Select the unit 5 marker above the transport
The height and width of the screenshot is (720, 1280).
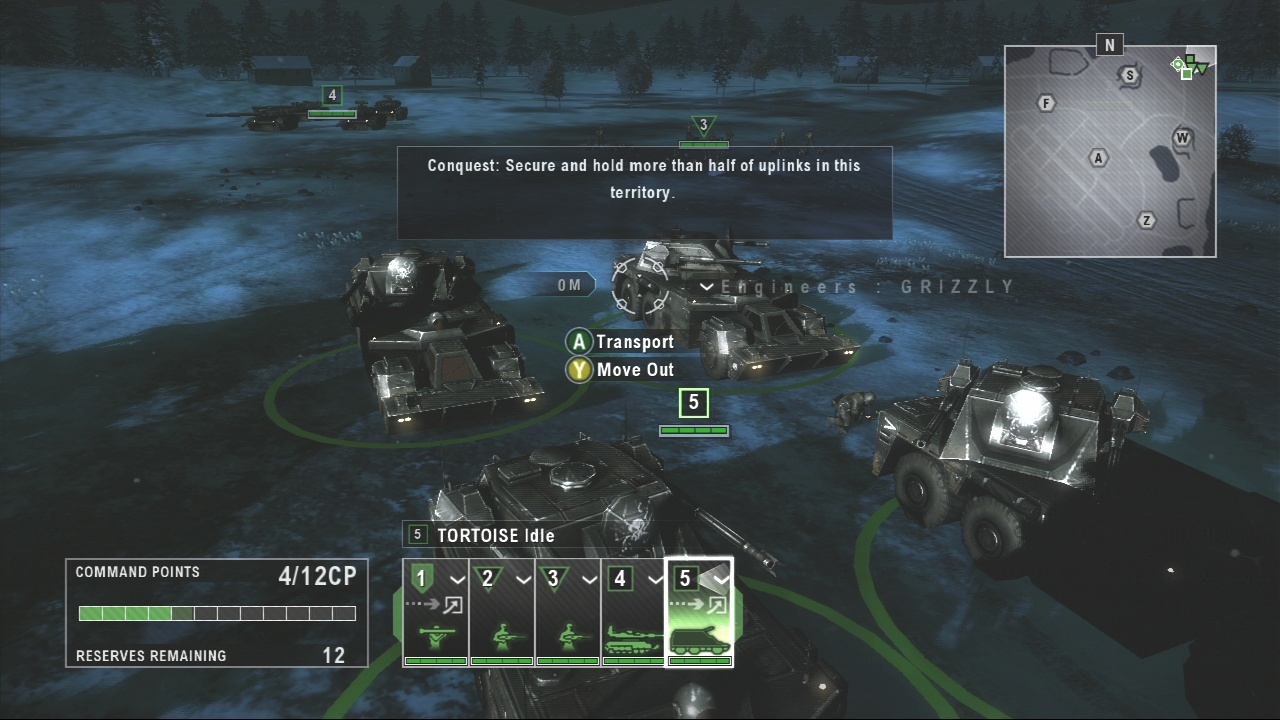tap(693, 403)
